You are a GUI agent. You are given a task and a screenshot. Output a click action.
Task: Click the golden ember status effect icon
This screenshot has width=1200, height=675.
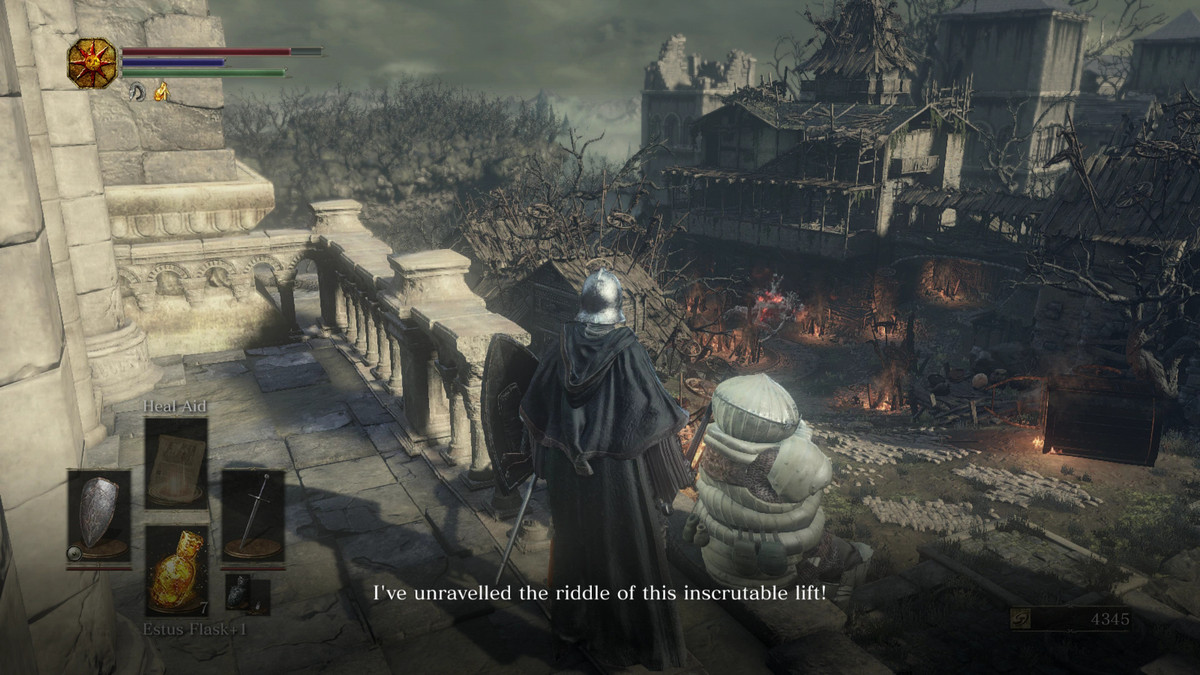(160, 92)
